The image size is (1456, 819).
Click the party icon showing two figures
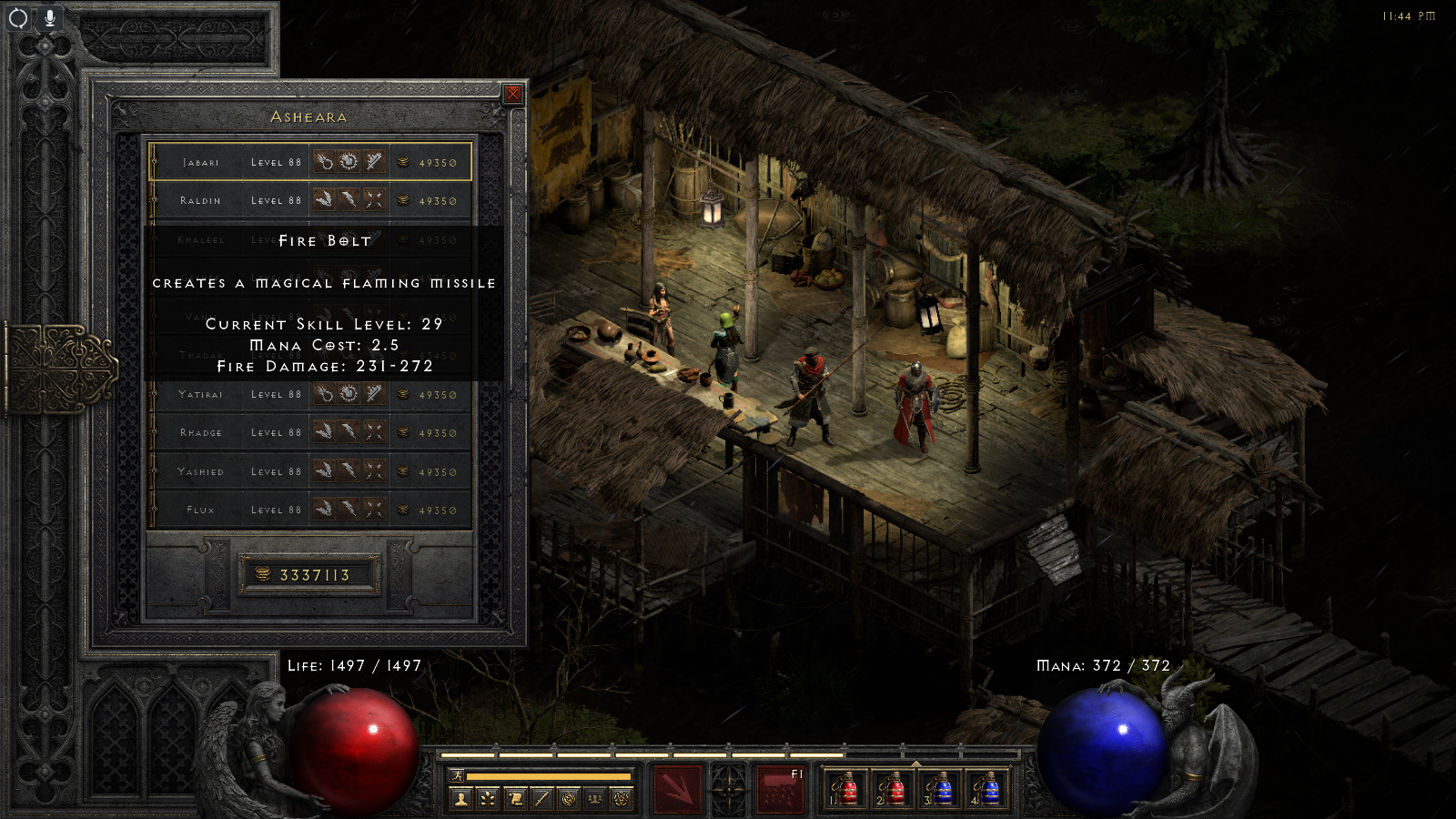click(x=595, y=799)
